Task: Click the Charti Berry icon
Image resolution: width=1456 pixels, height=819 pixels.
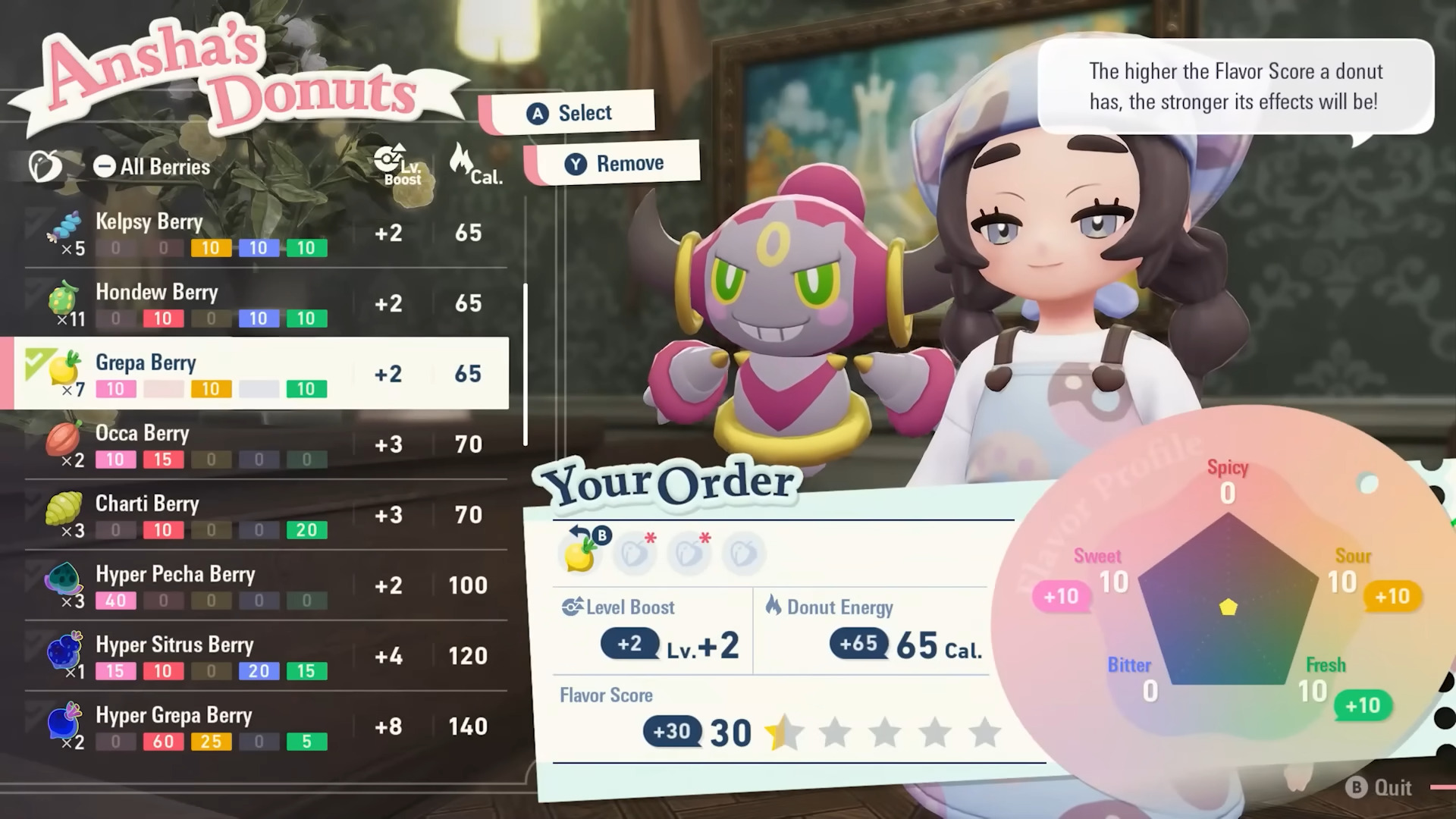Action: pos(64,508)
